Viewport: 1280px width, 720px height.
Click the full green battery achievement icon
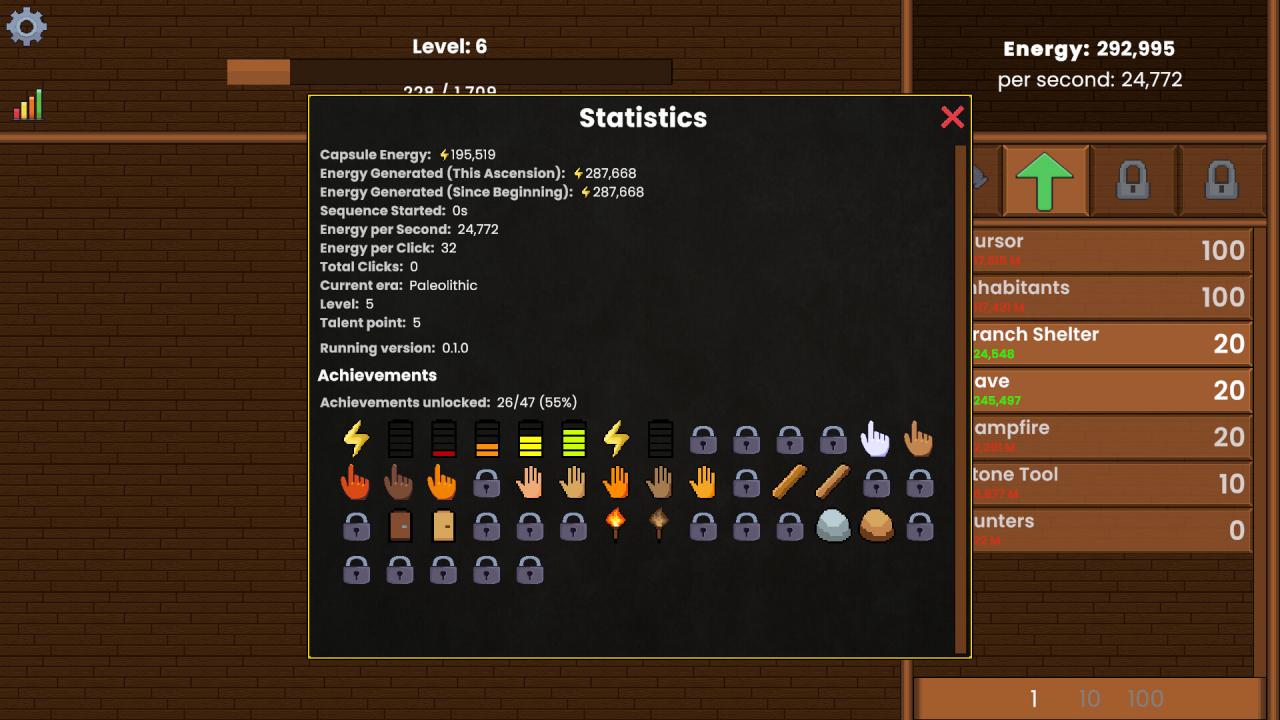click(572, 438)
